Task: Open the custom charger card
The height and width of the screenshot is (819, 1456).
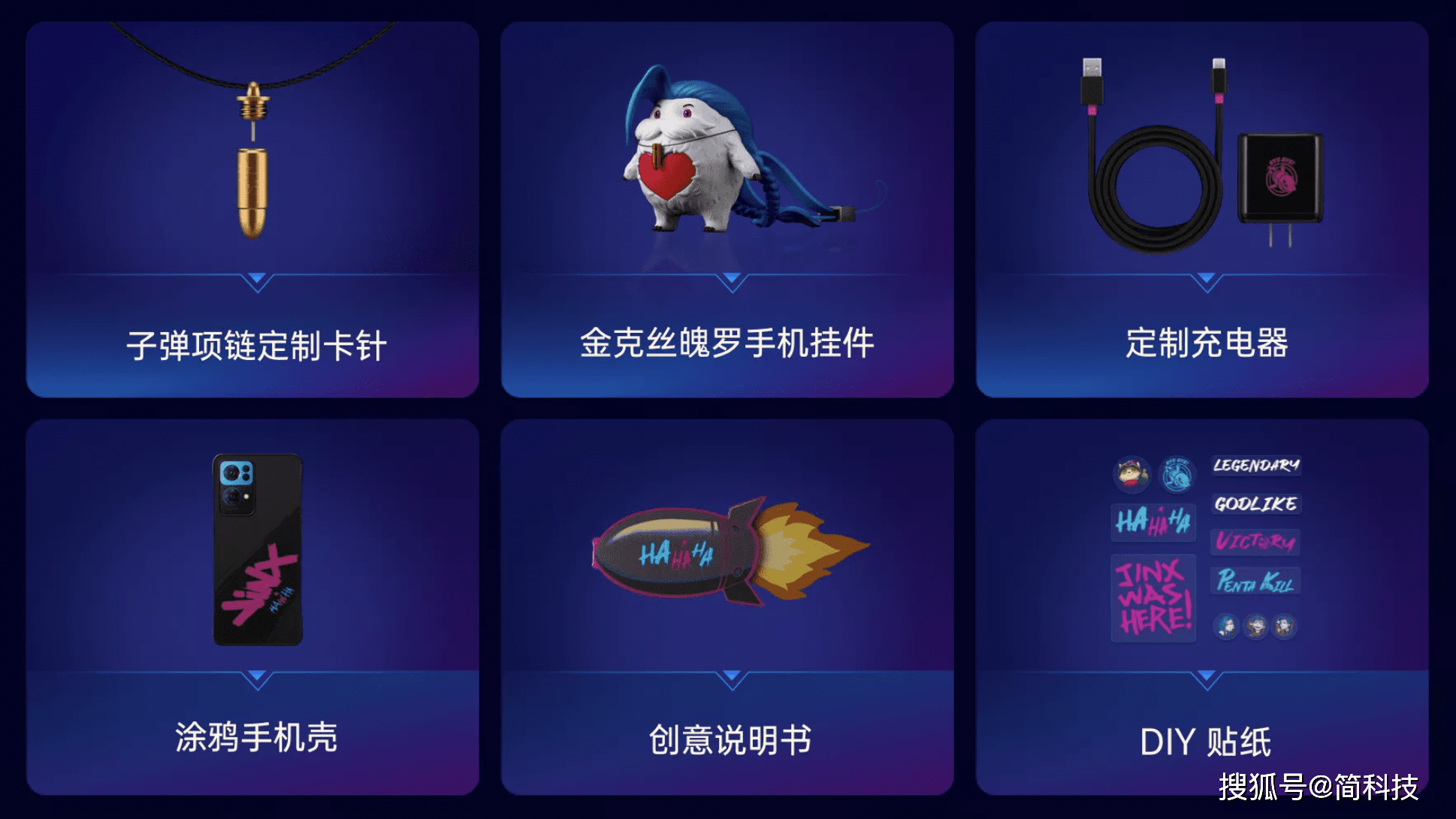Action: click(1202, 209)
